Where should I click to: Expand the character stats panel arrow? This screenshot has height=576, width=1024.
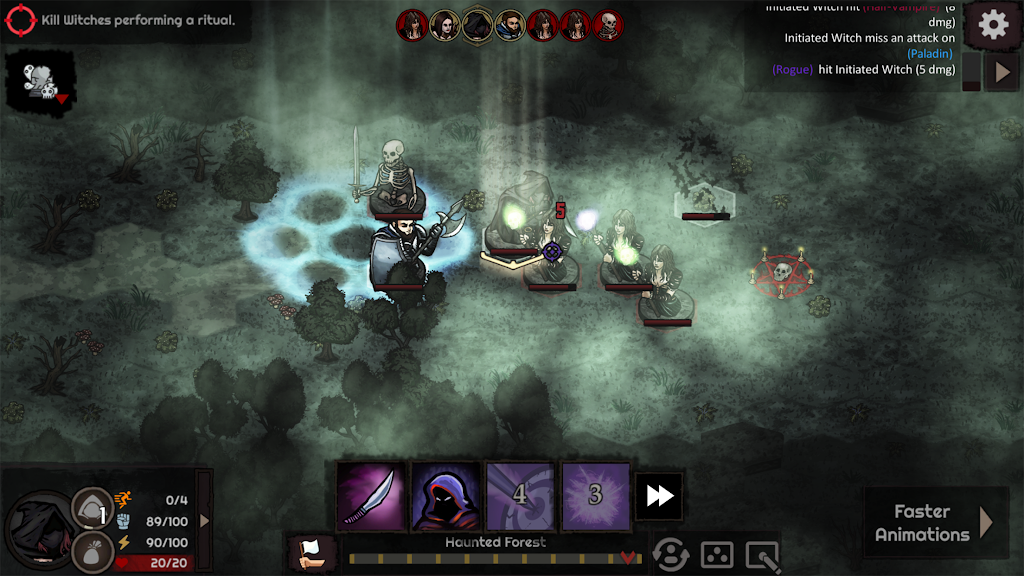click(205, 520)
